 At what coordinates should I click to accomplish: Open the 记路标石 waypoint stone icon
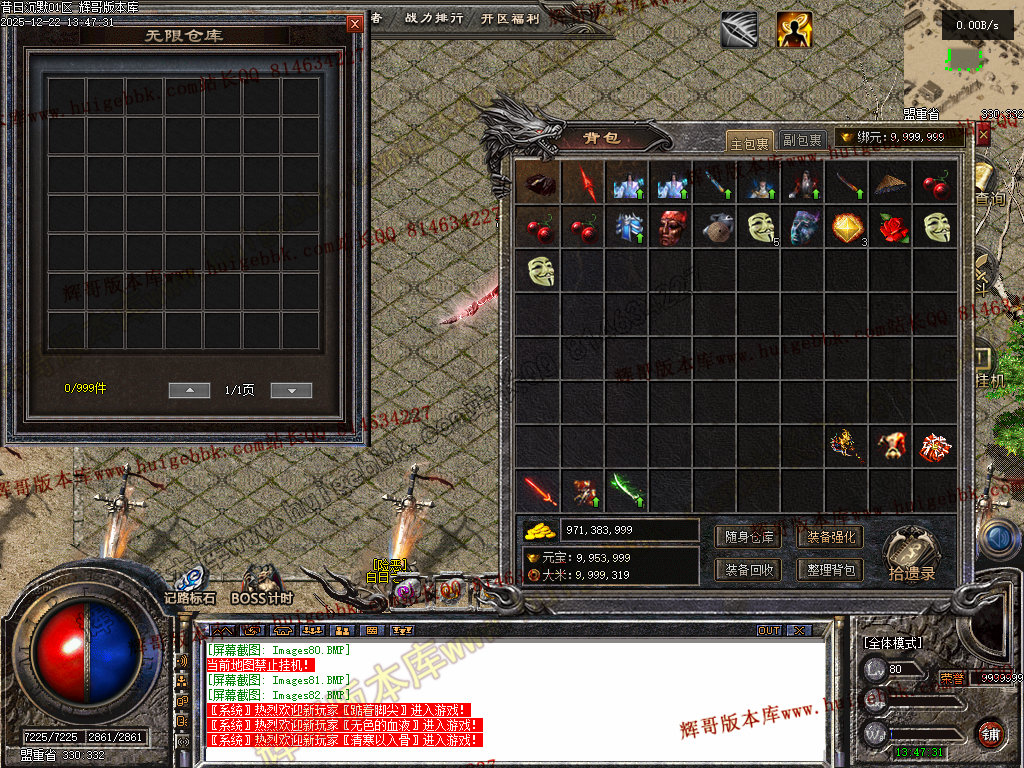click(190, 585)
